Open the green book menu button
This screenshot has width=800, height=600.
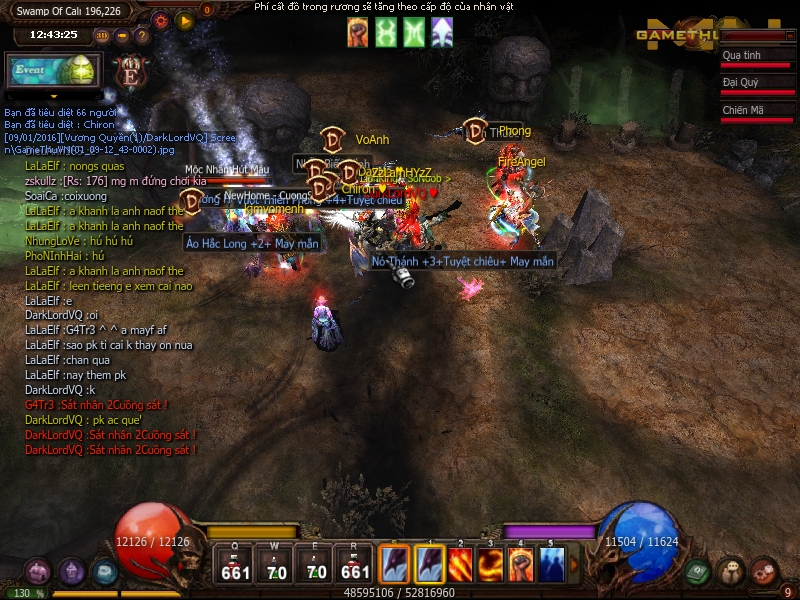click(697, 572)
